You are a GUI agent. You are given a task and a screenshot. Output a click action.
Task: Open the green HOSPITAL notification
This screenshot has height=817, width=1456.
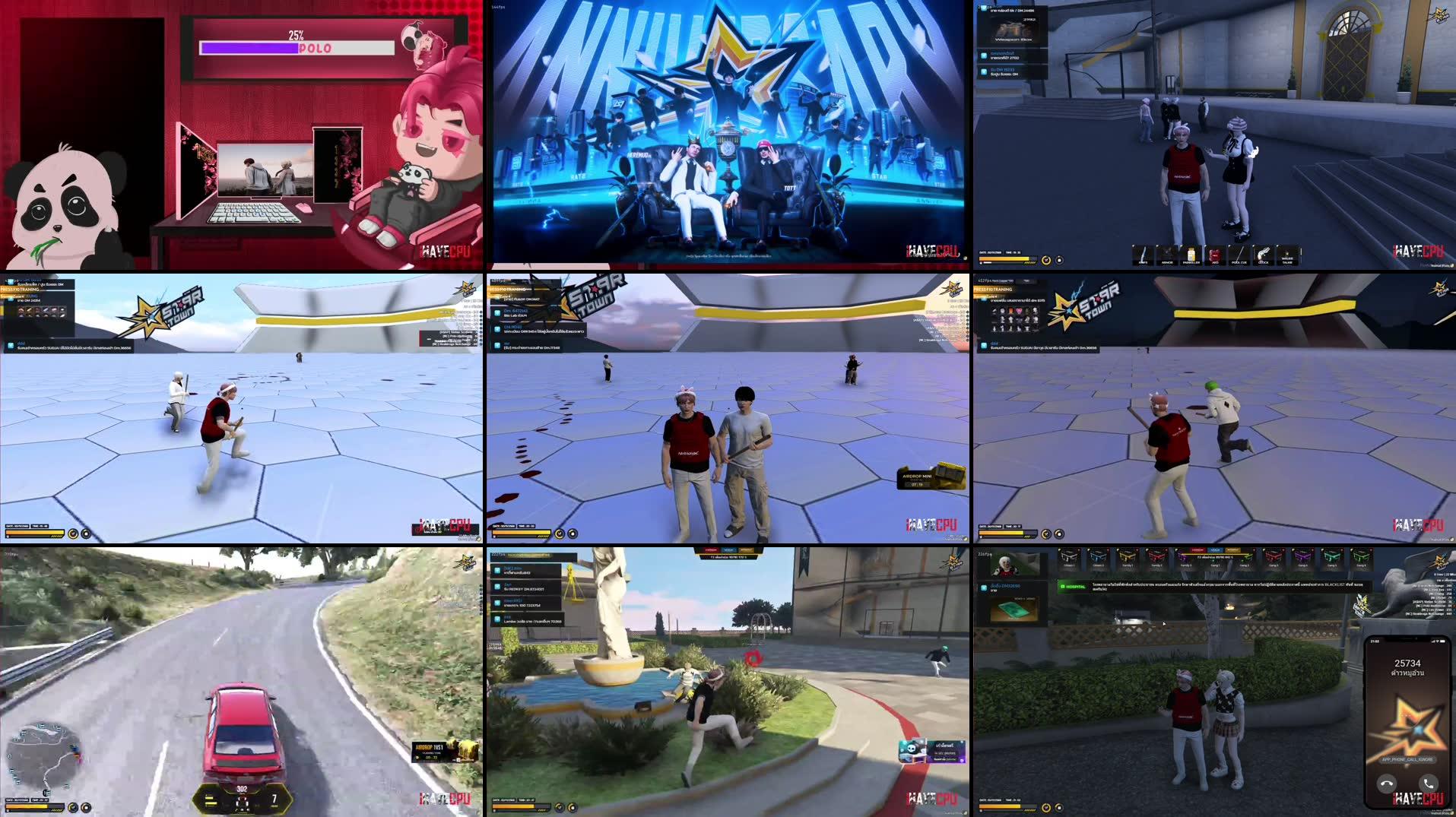point(1075,586)
